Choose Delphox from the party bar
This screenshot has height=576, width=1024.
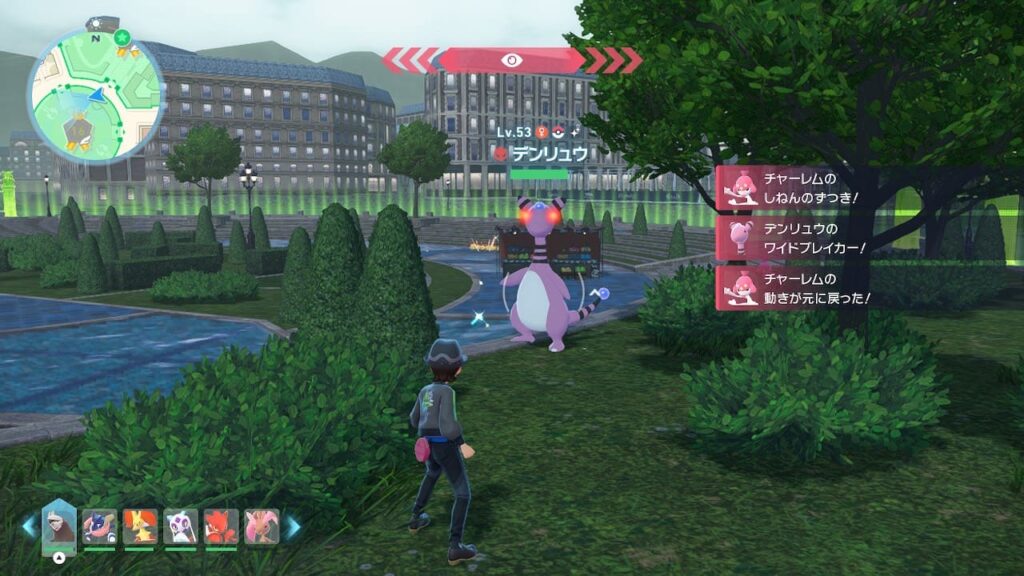pyautogui.click(x=139, y=526)
